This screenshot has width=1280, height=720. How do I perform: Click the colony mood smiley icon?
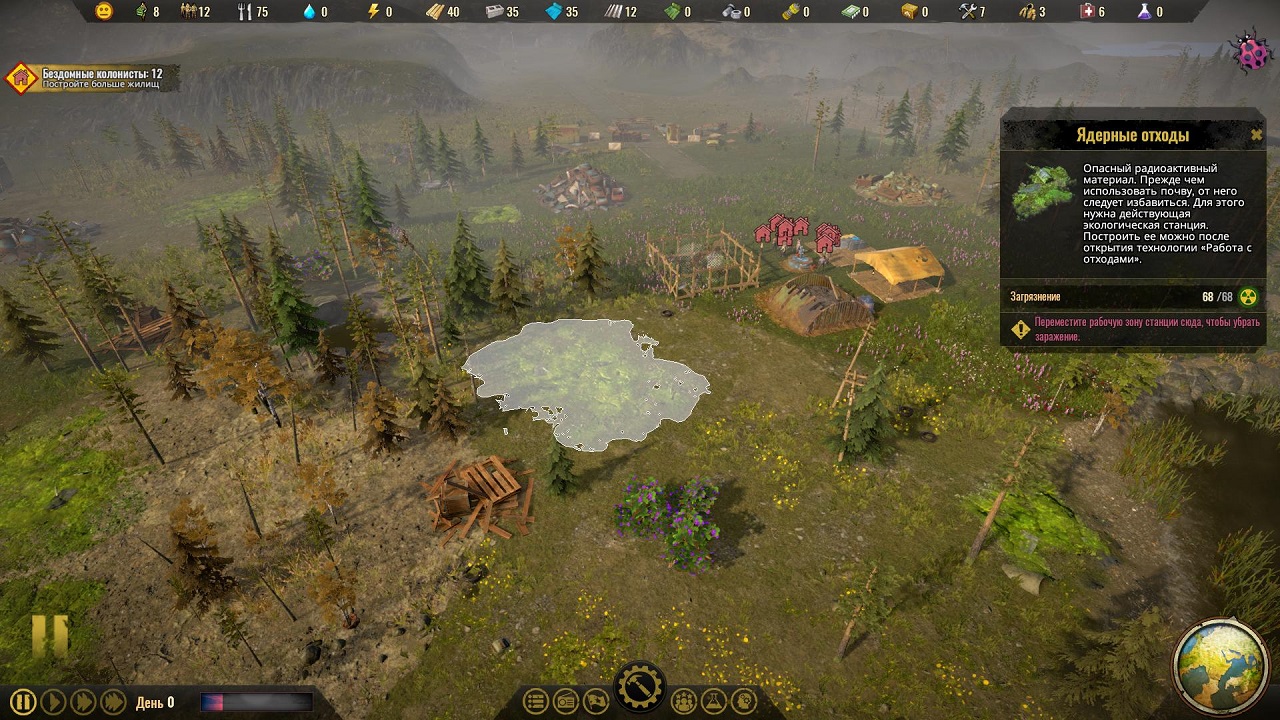tap(104, 12)
